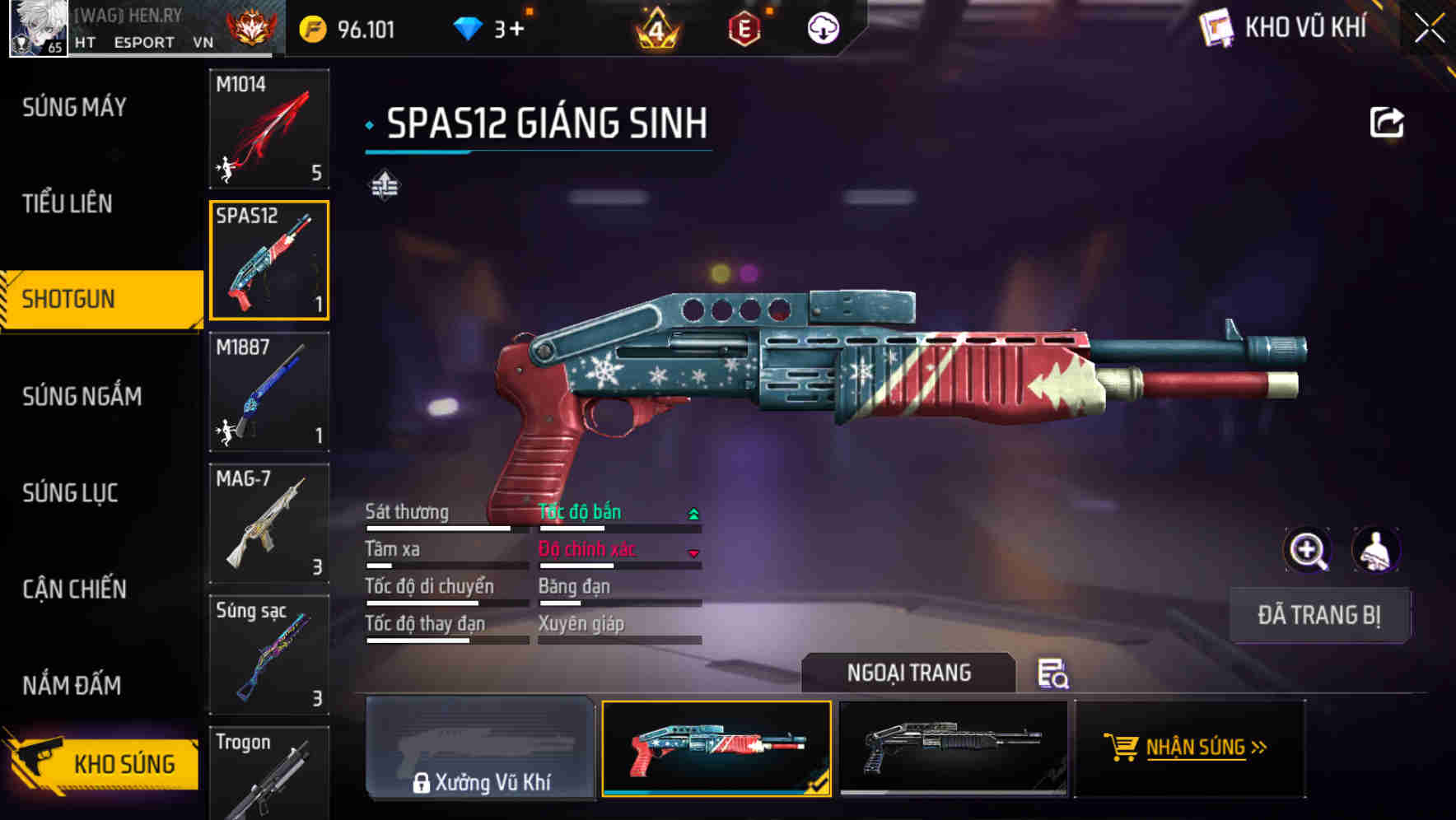Open the Nắm Đấm category
The width and height of the screenshot is (1456, 820).
click(x=72, y=685)
